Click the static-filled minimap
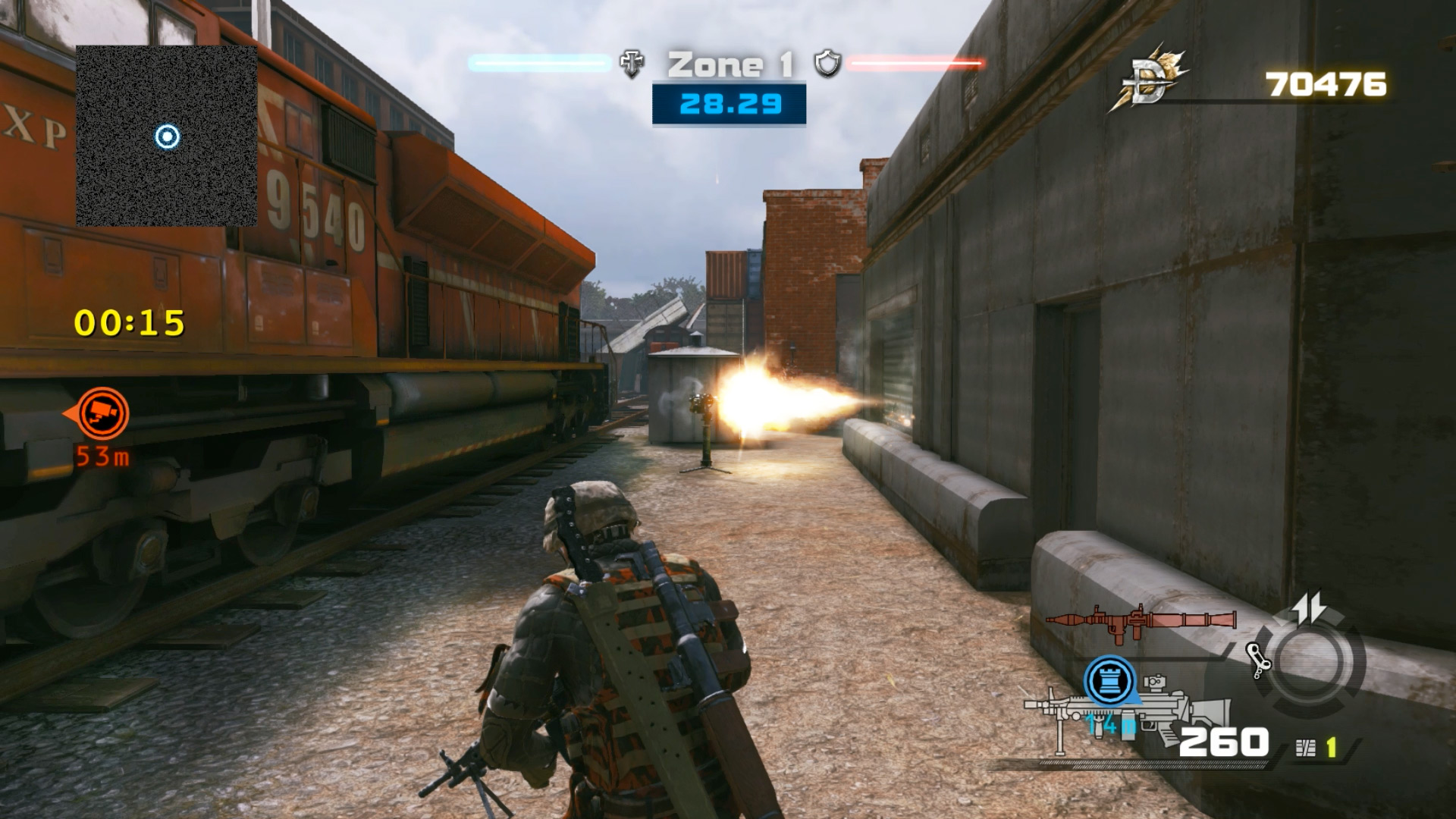The image size is (1456, 819). (x=166, y=136)
